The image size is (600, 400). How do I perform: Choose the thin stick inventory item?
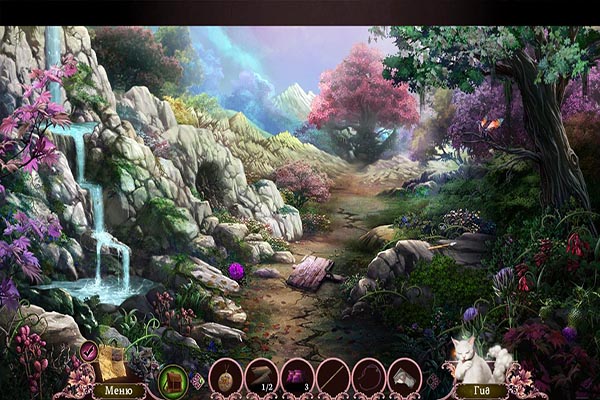click(334, 377)
